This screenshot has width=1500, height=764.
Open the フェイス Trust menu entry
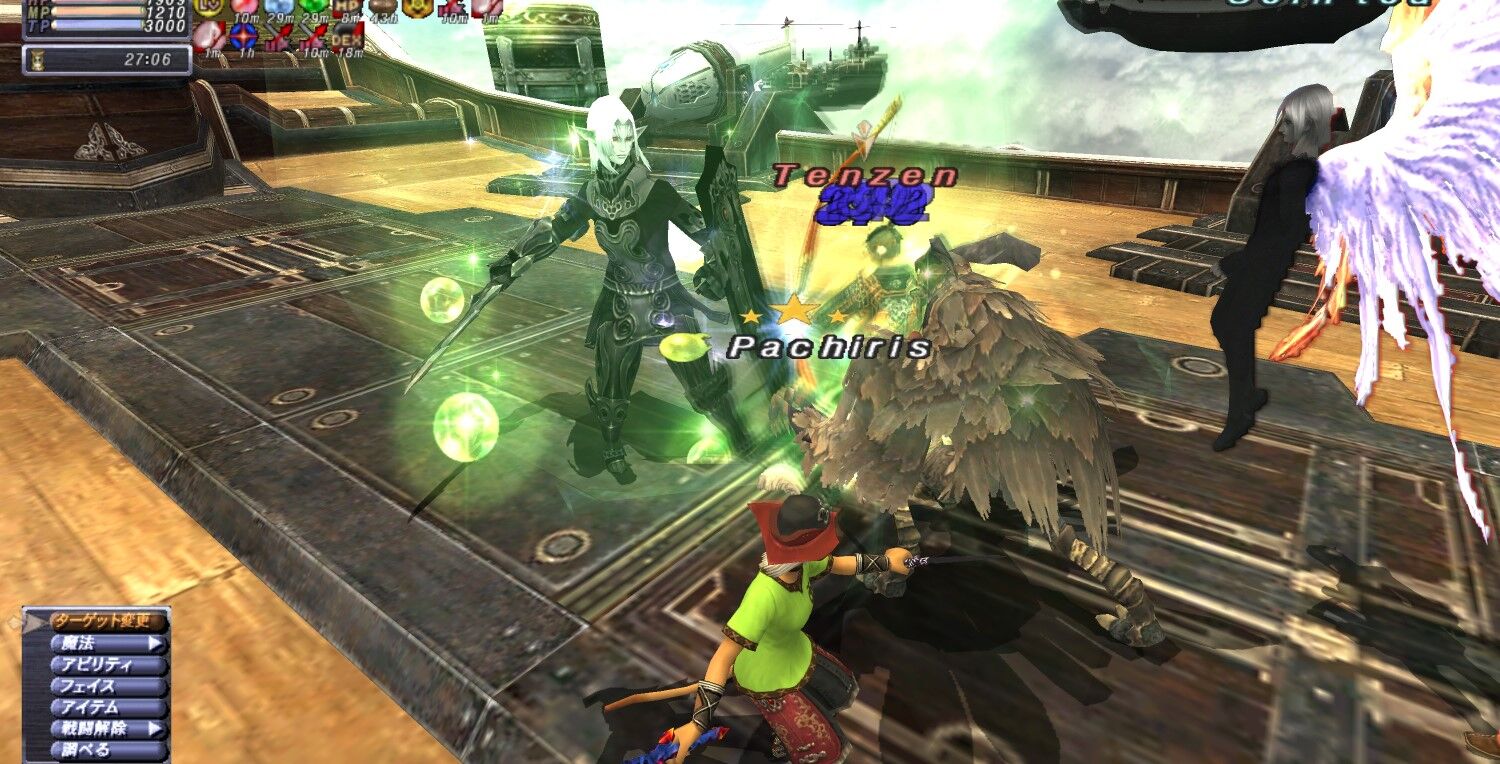(x=88, y=686)
